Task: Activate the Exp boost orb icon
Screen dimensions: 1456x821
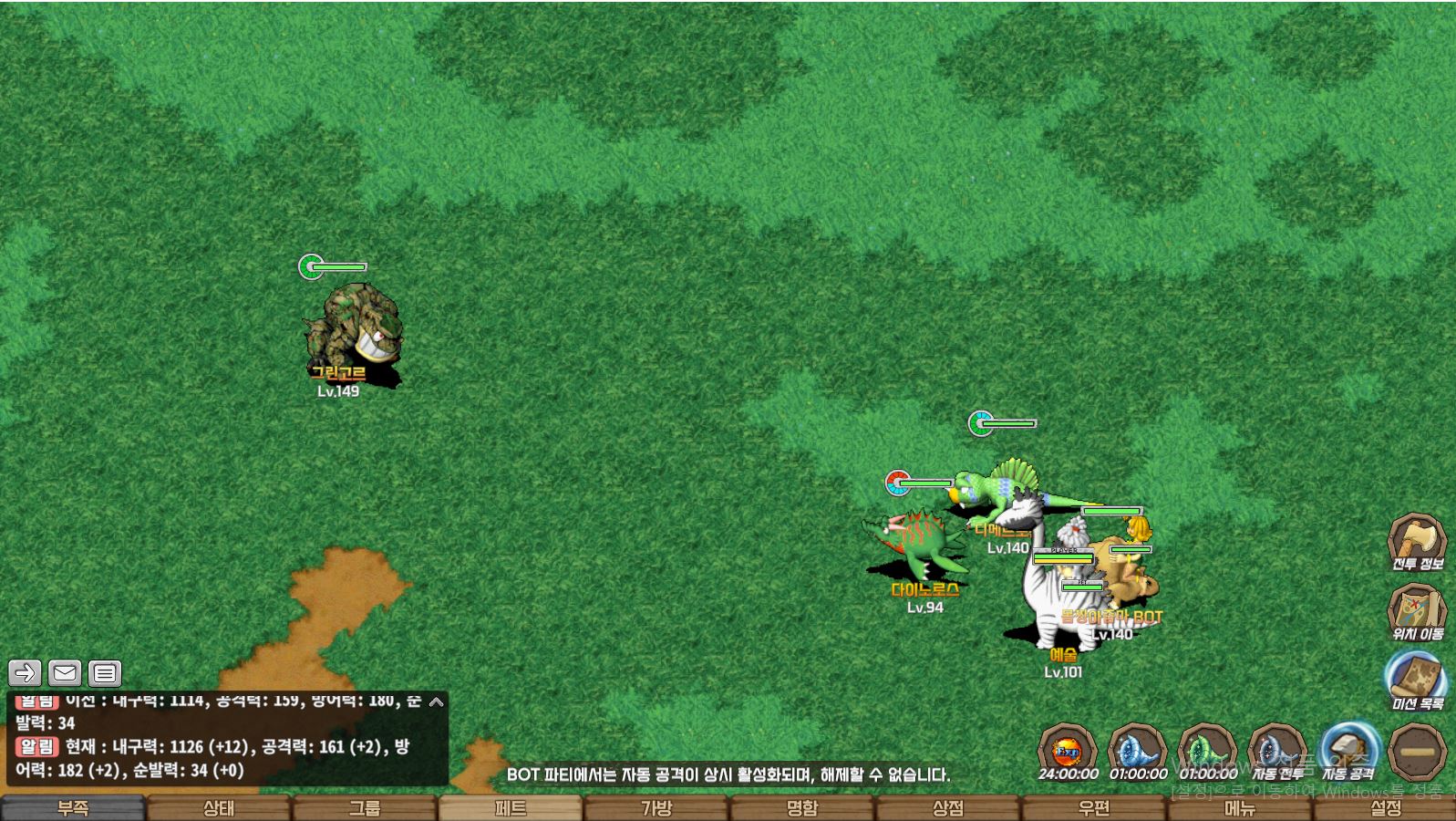Action: pos(1068,750)
